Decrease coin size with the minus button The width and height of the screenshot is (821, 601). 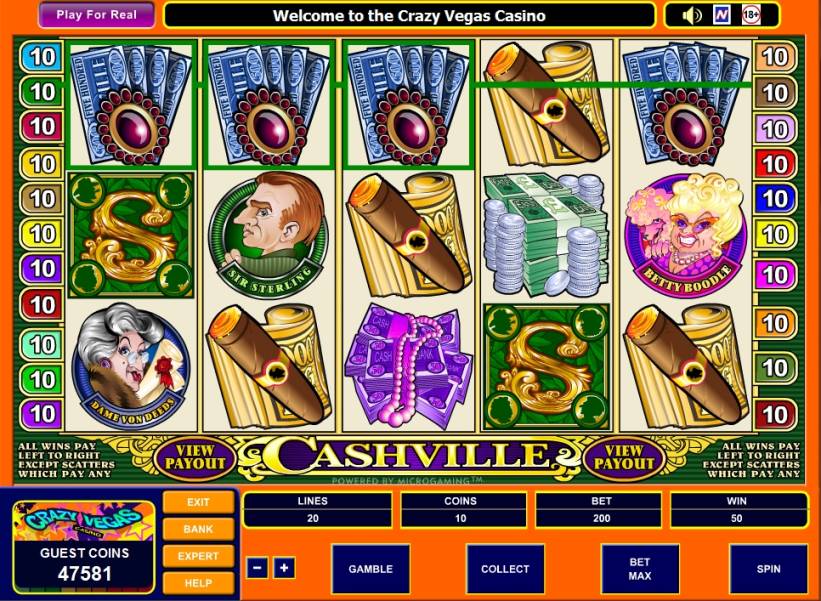pos(257,568)
